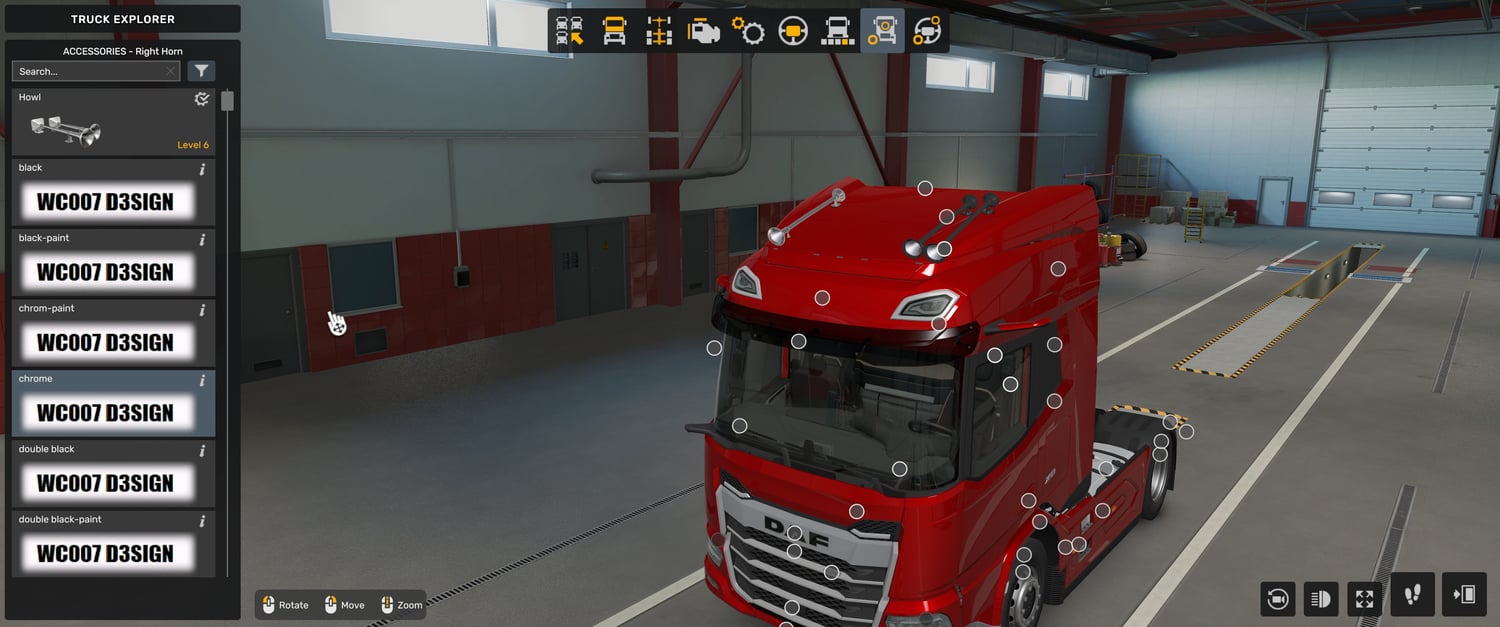Select the Howl horn accessory
This screenshot has width=1500, height=627.
pos(114,122)
